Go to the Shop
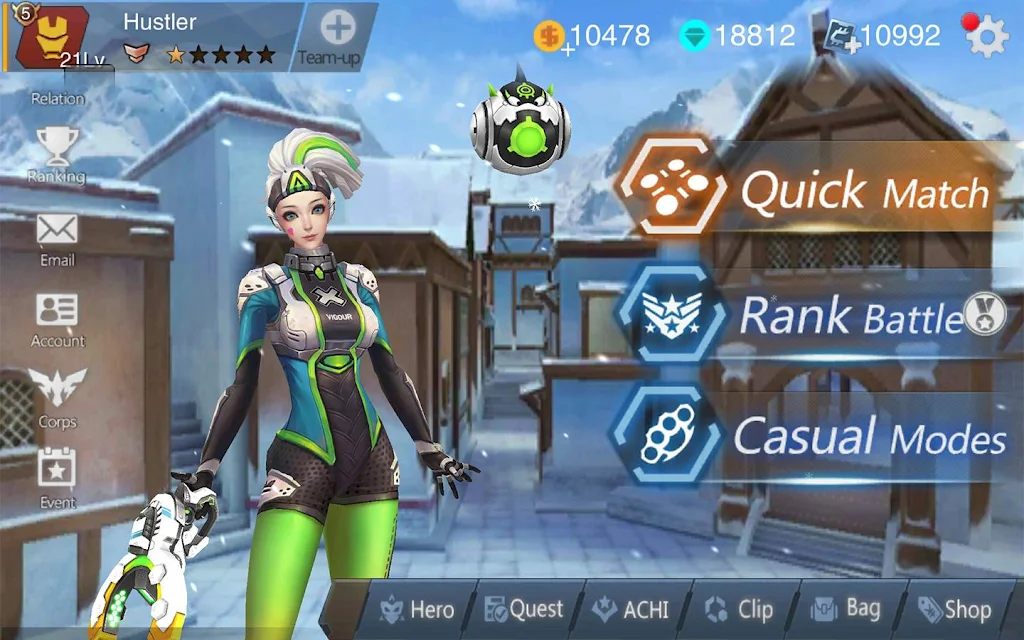1024x640 pixels. point(955,609)
